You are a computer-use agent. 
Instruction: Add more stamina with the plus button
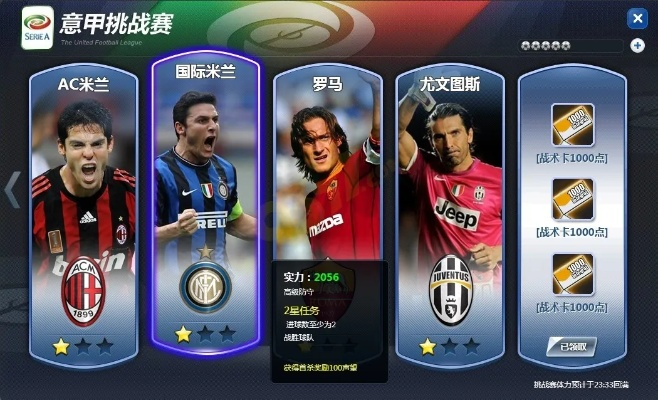[638, 45]
